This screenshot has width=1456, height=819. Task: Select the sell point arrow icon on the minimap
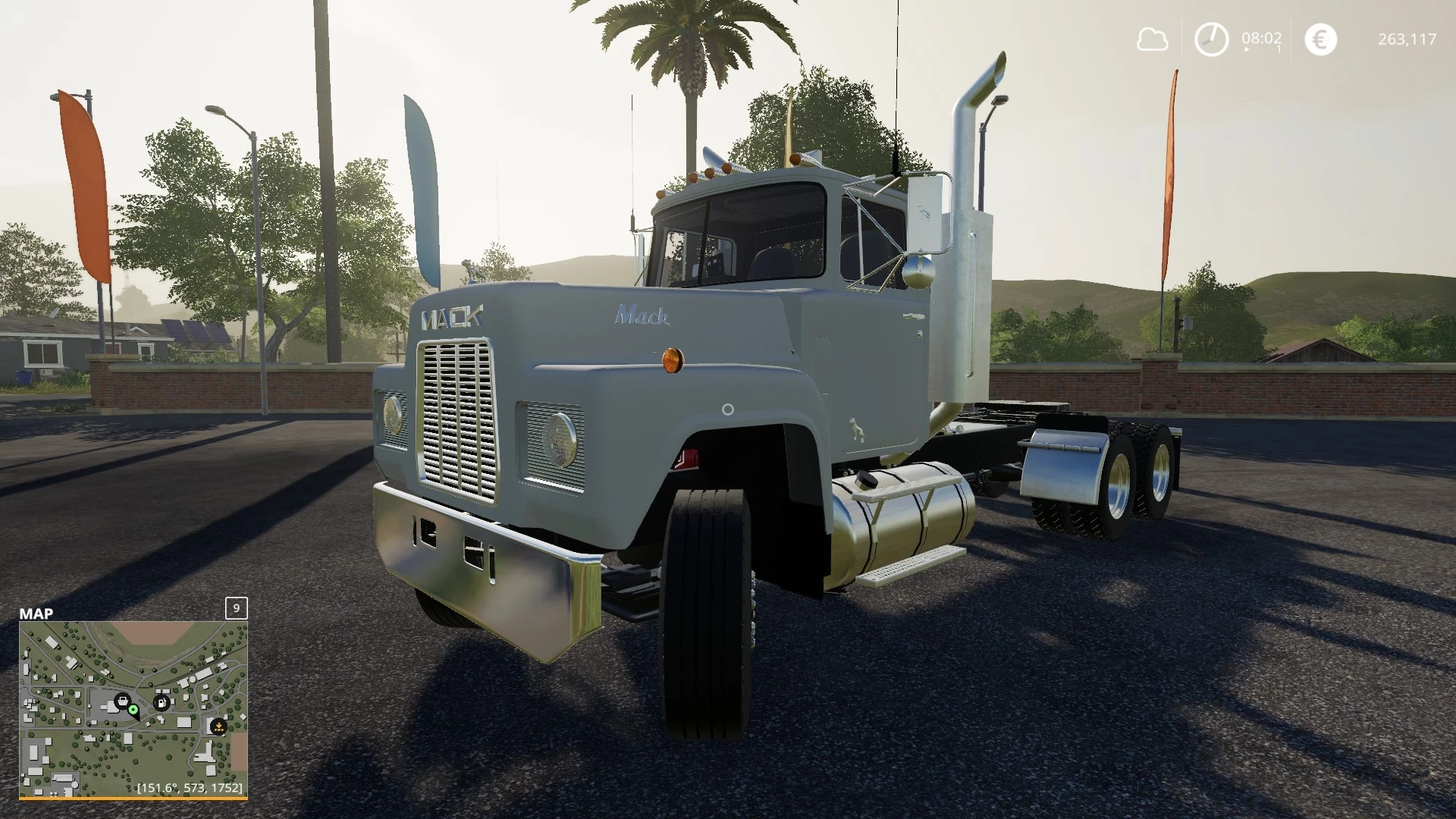pos(218,726)
